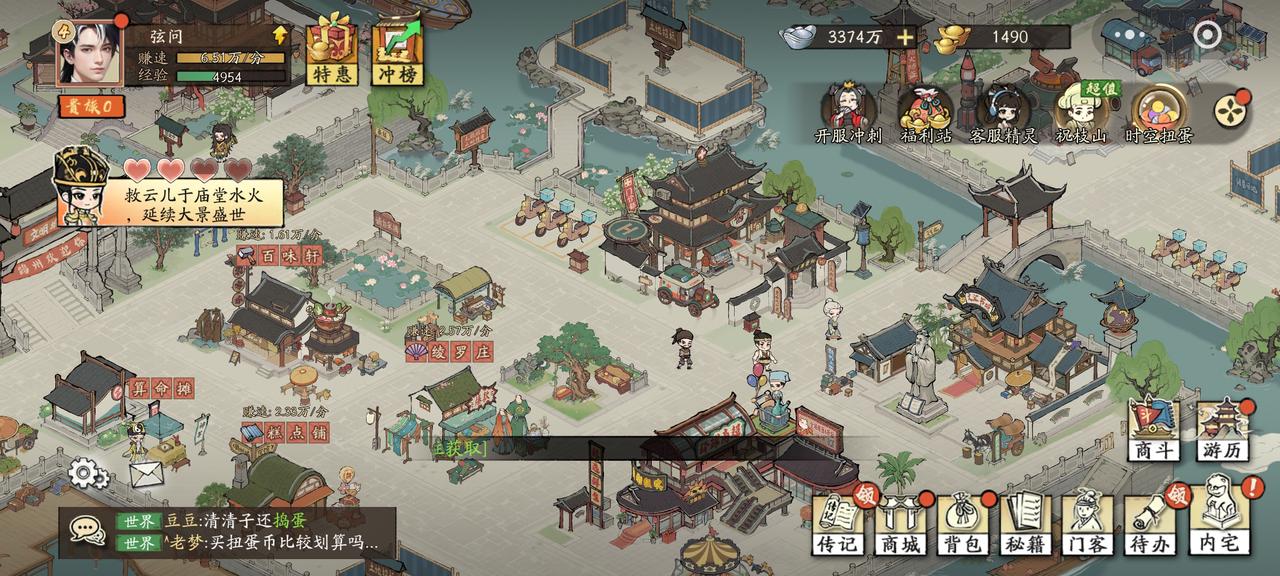Open the 传记 biography menu

click(x=838, y=524)
